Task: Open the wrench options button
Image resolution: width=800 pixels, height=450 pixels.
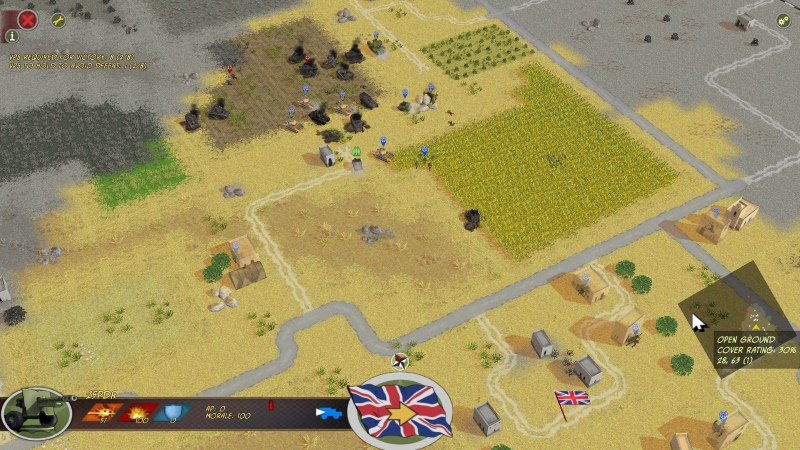Action: [58, 19]
